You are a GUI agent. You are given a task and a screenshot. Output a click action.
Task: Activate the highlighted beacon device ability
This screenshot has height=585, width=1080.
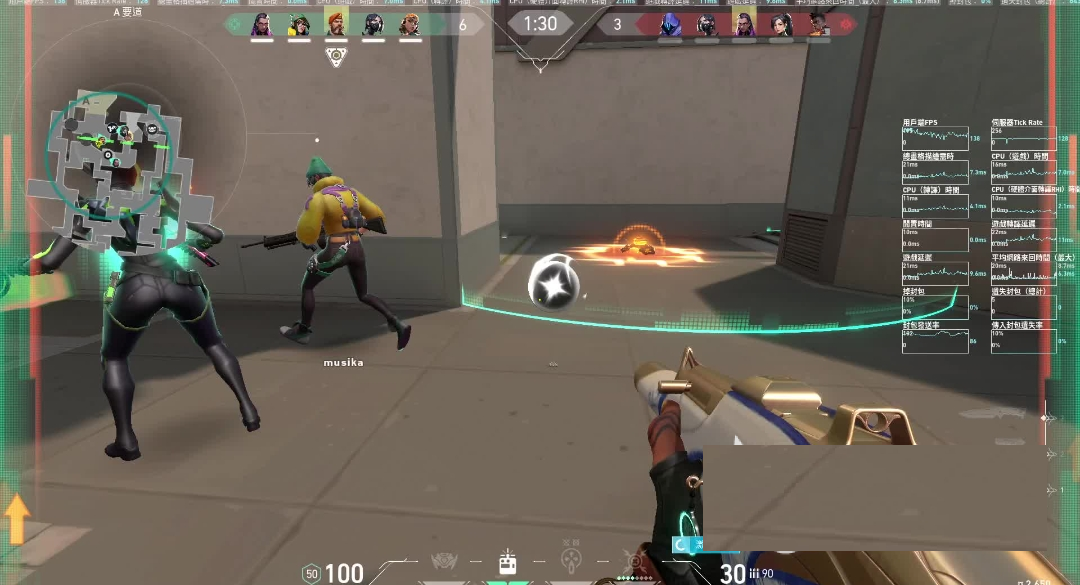click(x=507, y=563)
